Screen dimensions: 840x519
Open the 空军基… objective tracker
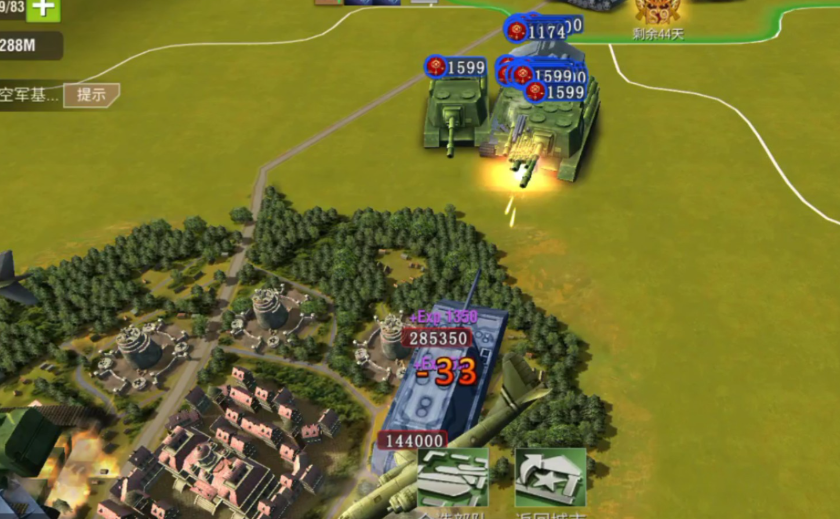(29, 95)
